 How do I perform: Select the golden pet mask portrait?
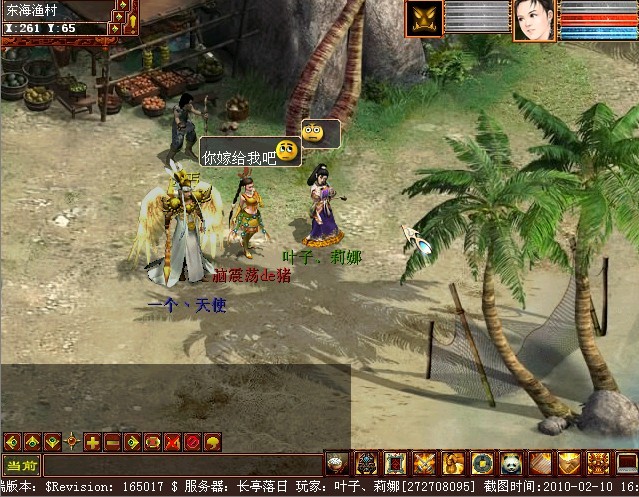click(424, 20)
